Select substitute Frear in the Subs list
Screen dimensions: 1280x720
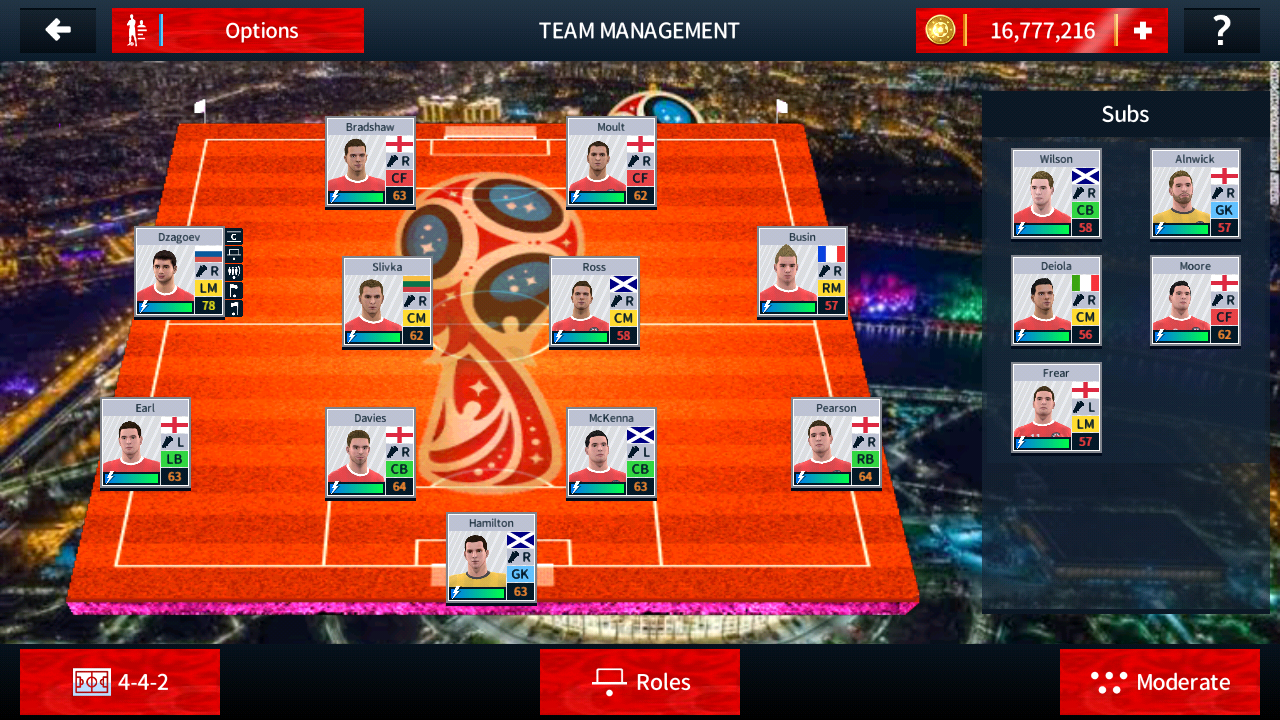point(1056,406)
